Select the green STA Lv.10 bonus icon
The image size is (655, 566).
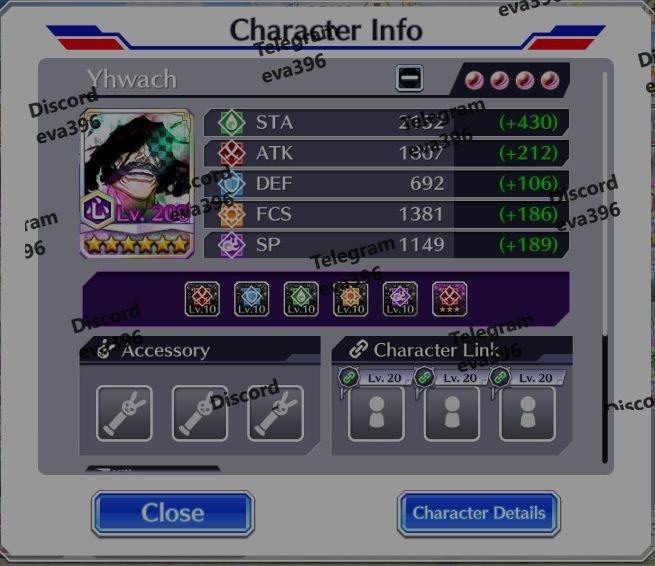click(301, 298)
